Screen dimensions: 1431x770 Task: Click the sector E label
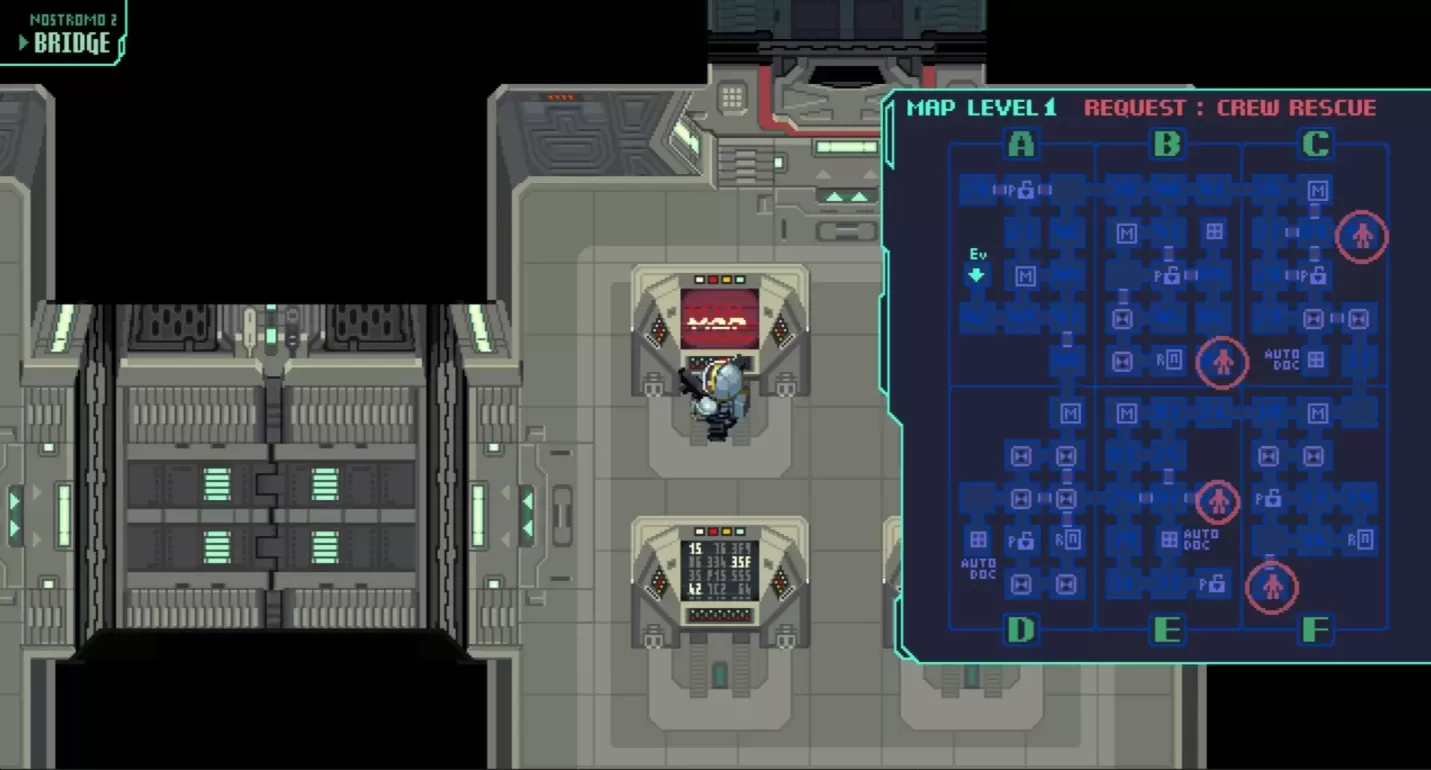[1167, 630]
